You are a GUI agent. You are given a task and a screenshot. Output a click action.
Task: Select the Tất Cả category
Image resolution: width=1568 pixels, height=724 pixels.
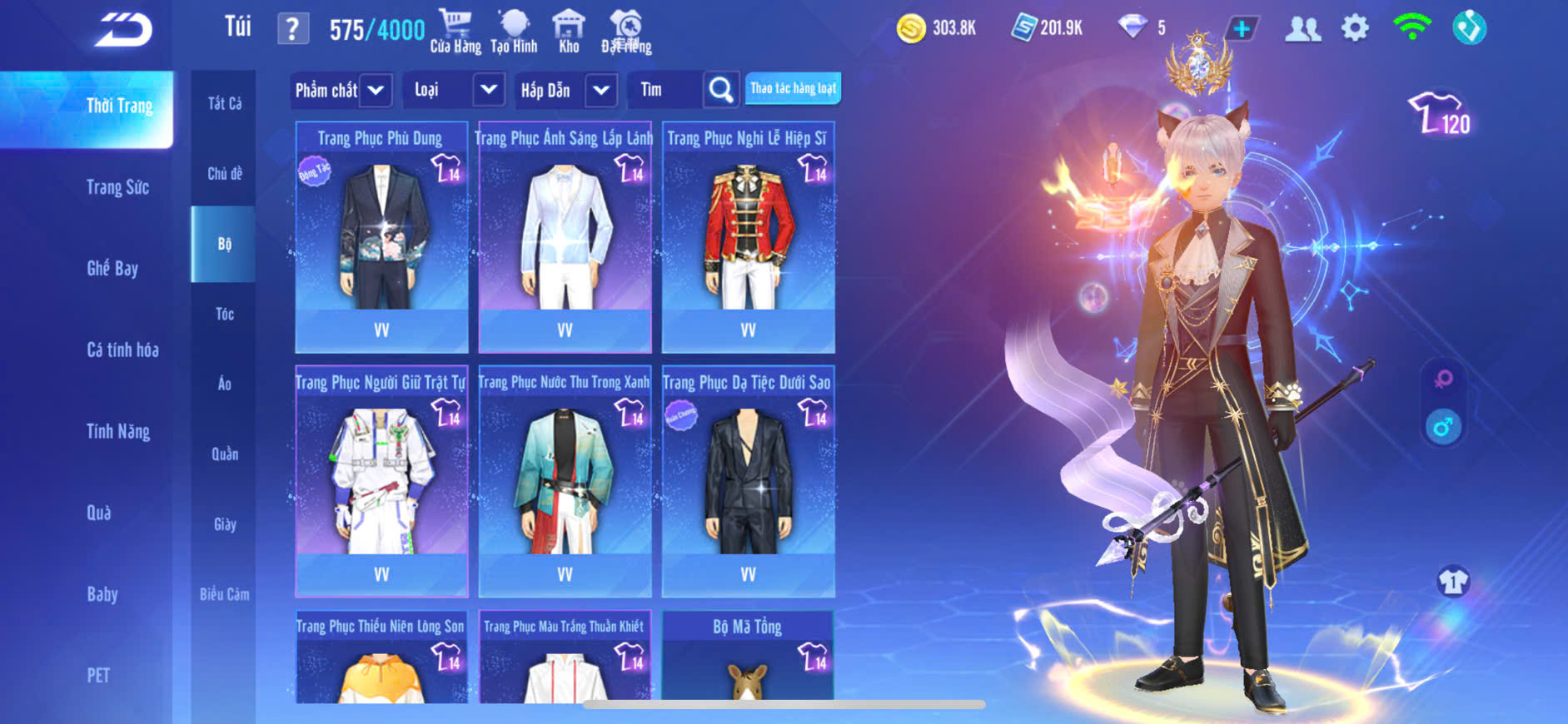click(x=225, y=103)
